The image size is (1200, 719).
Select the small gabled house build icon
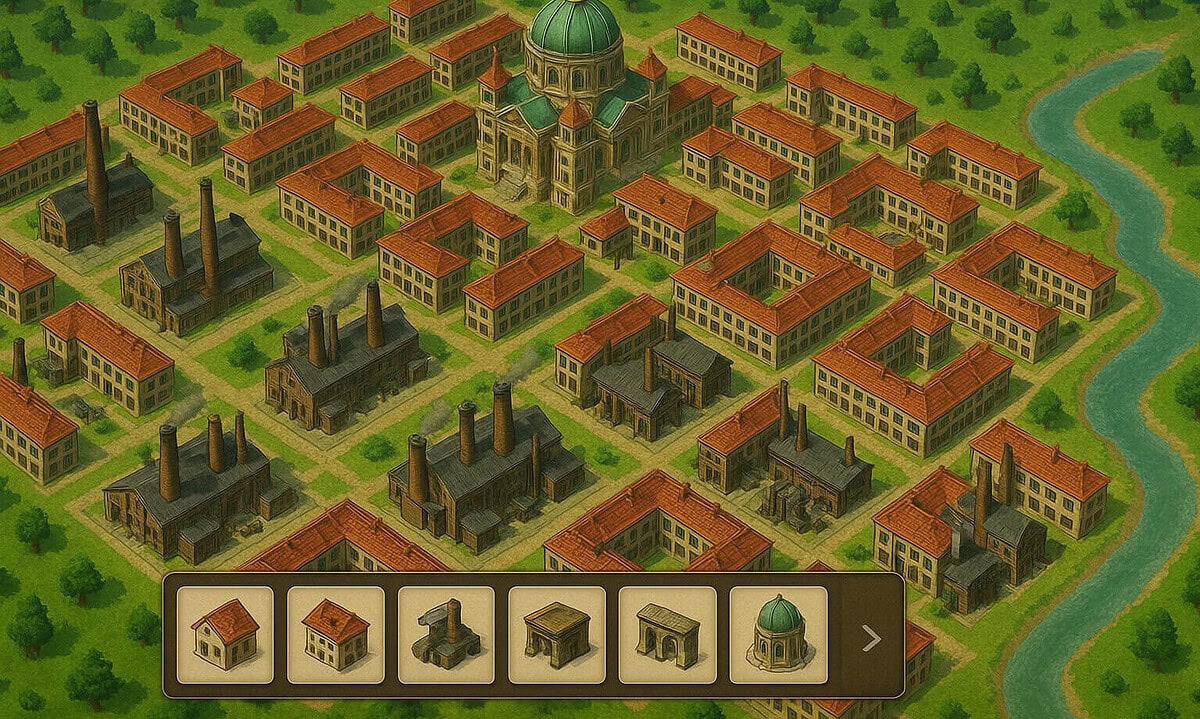tap(225, 634)
